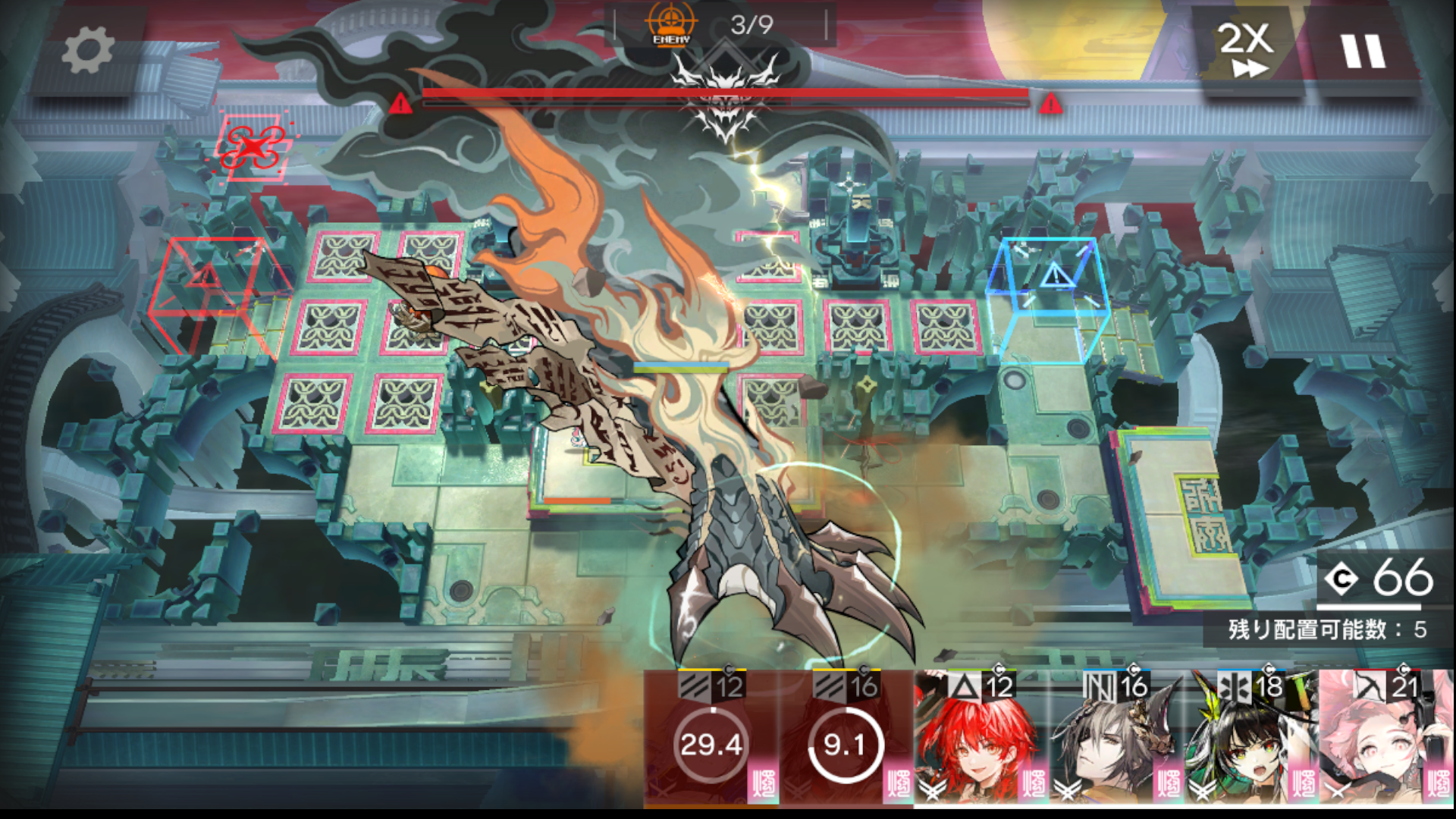Select the cooldown card showing 29.4 seconds
This screenshot has width=1456, height=819.
coord(711,739)
